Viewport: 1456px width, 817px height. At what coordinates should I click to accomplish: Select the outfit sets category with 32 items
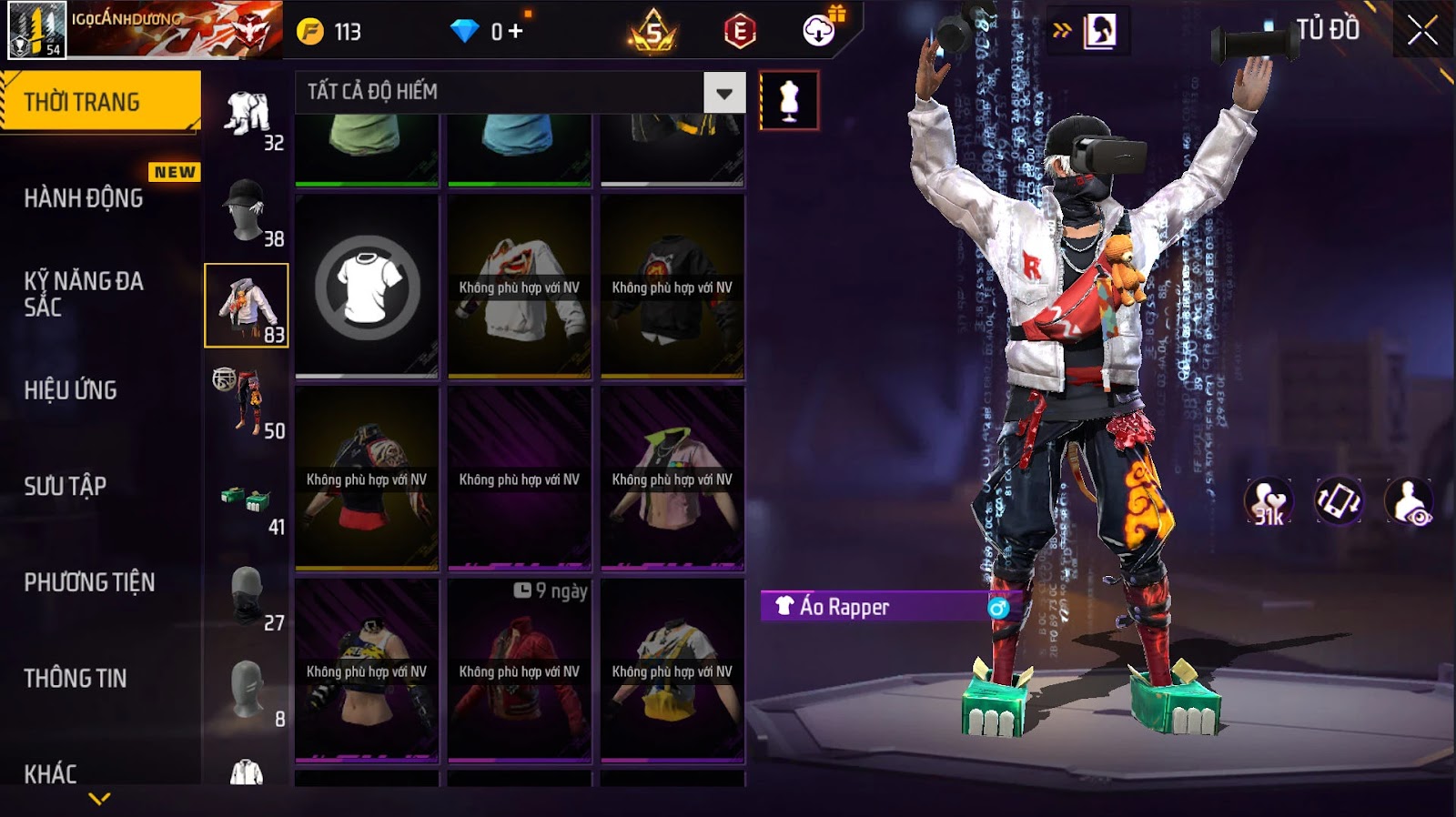[248, 116]
